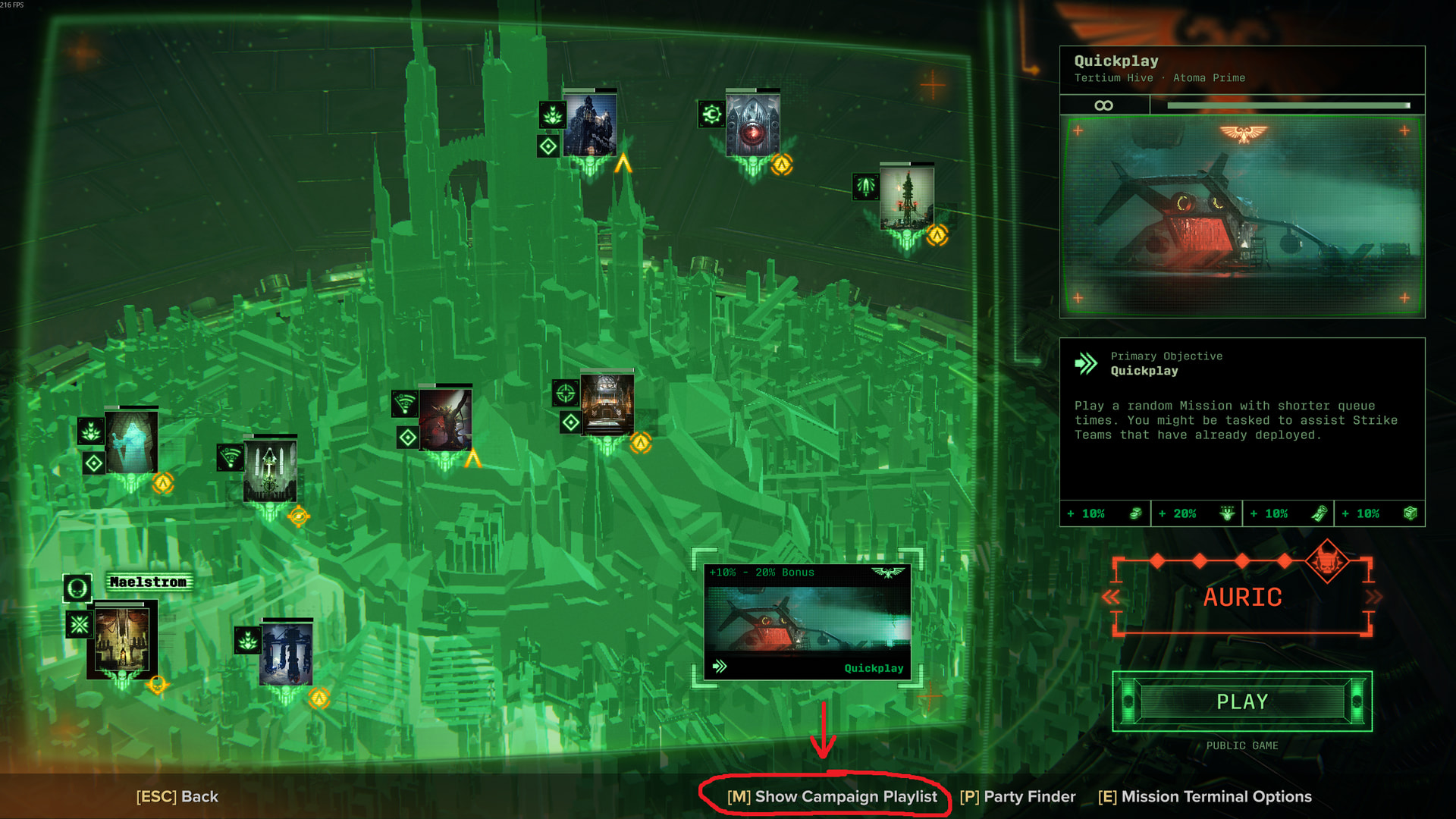1456x819 pixels.
Task: Choose the gothic cathedral arches mission tile
Action: 269,469
